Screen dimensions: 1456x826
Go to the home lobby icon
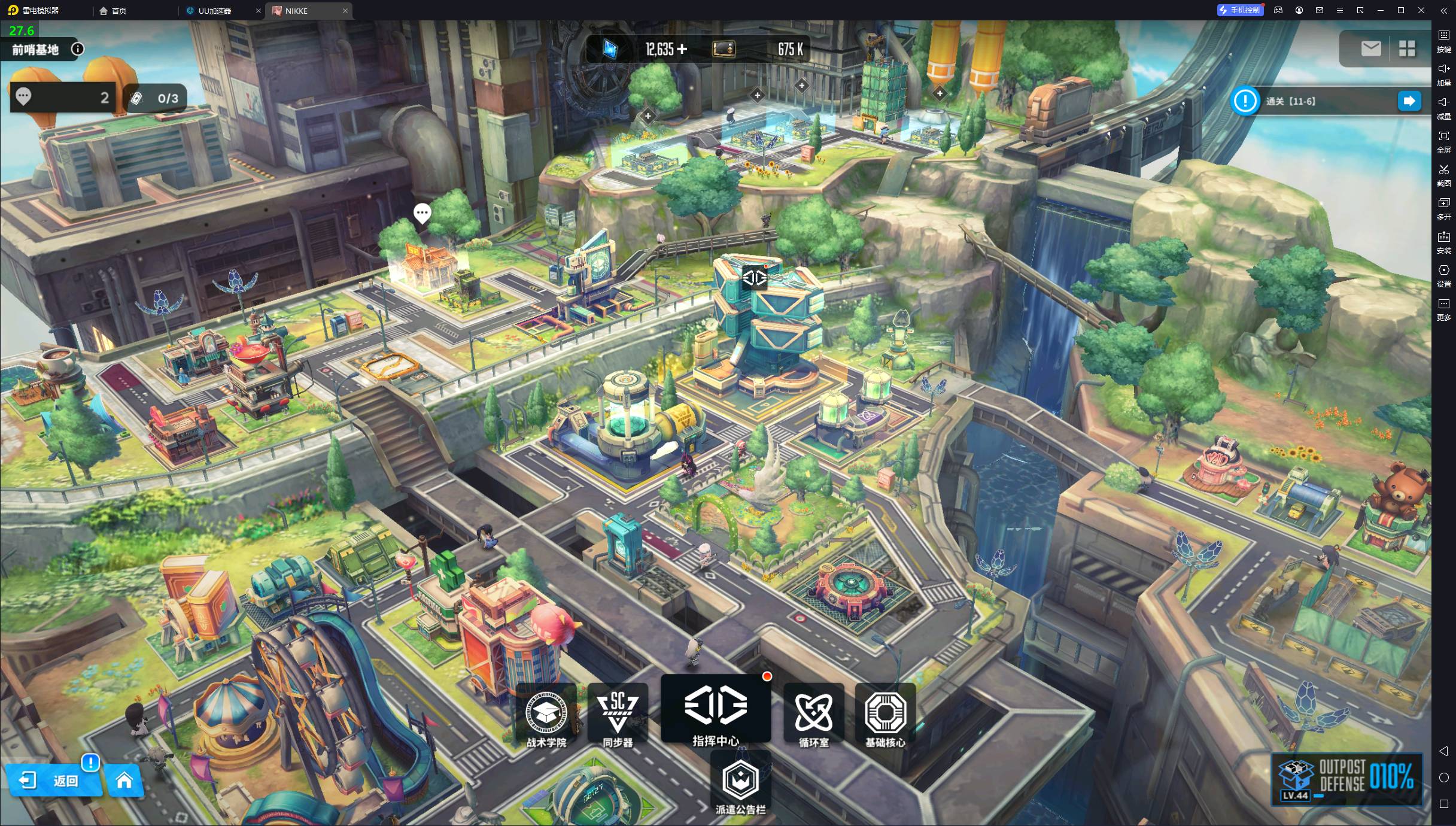point(124,781)
